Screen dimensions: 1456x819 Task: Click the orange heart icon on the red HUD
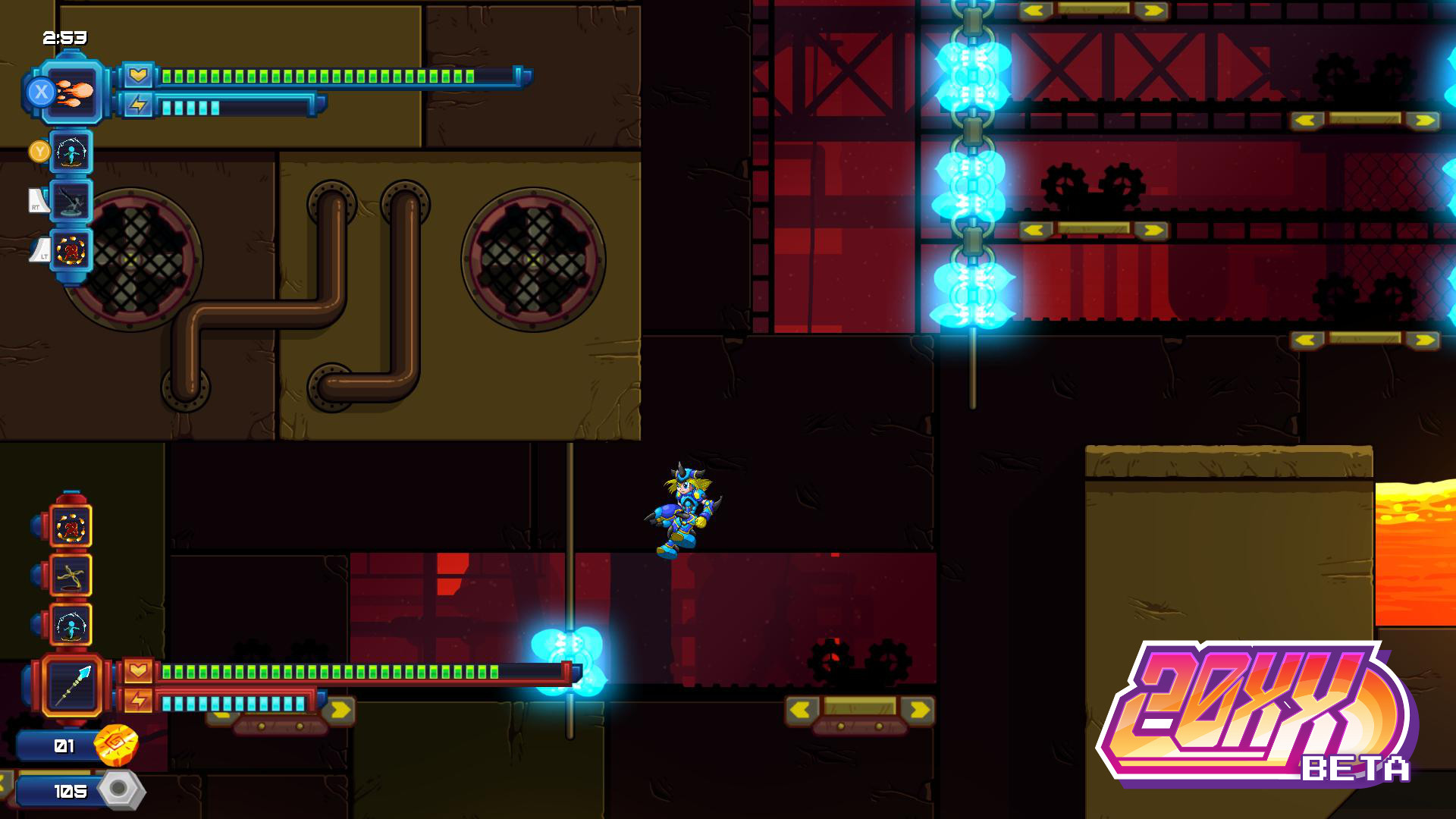137,671
